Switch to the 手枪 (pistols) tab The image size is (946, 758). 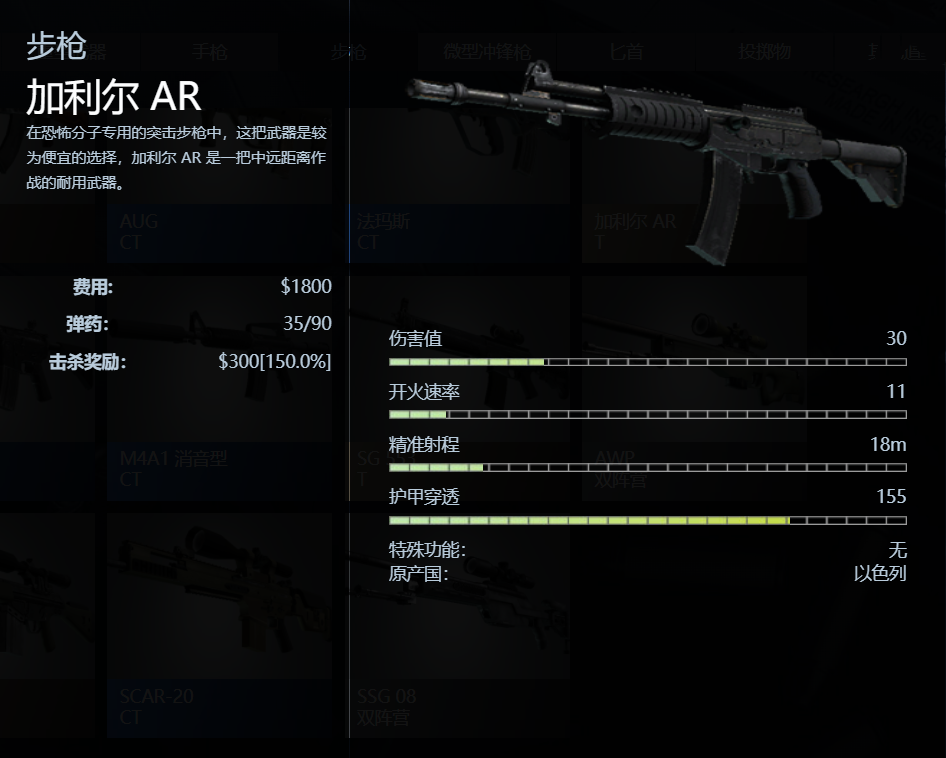[210, 52]
